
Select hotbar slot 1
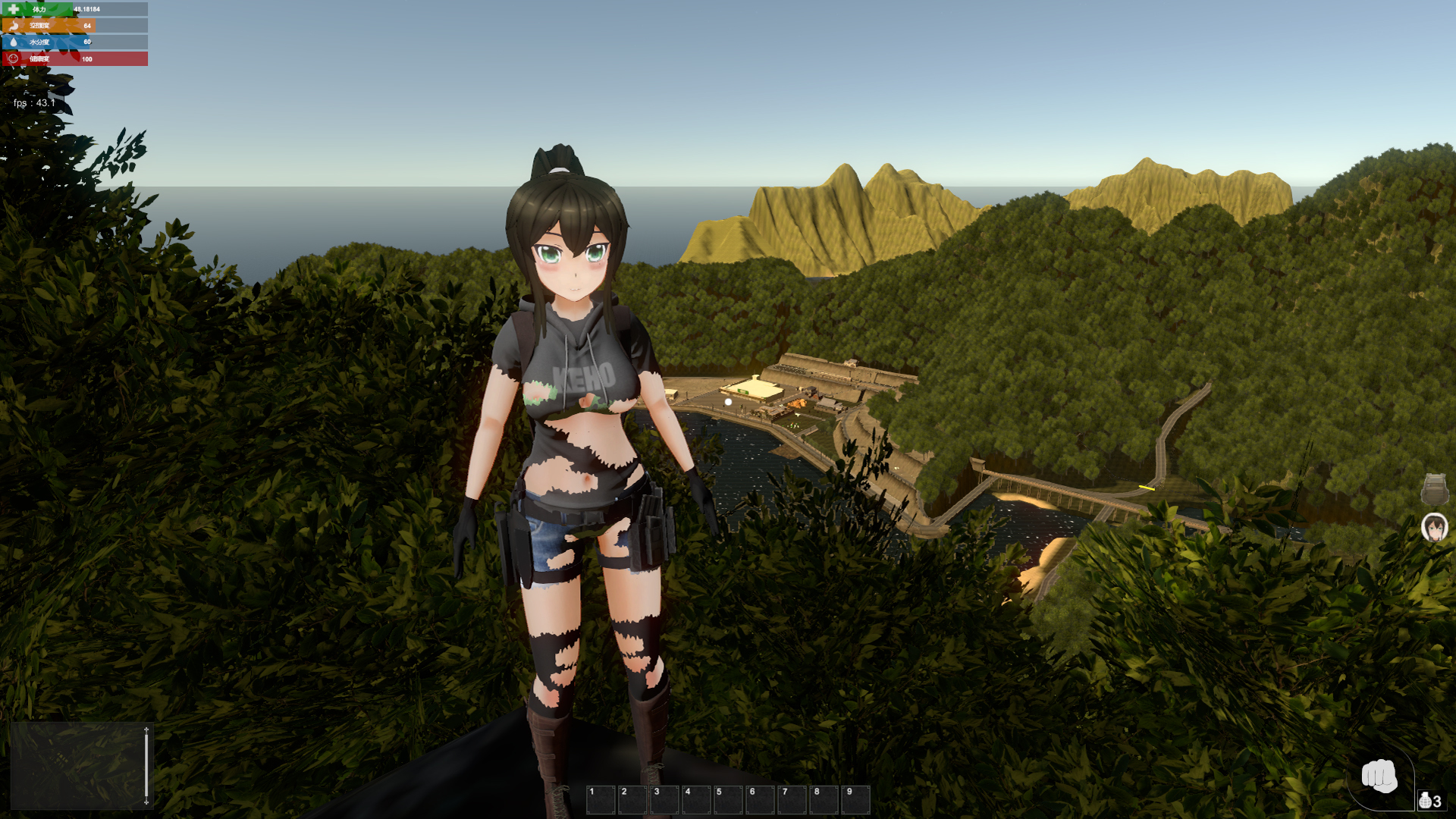[600, 800]
